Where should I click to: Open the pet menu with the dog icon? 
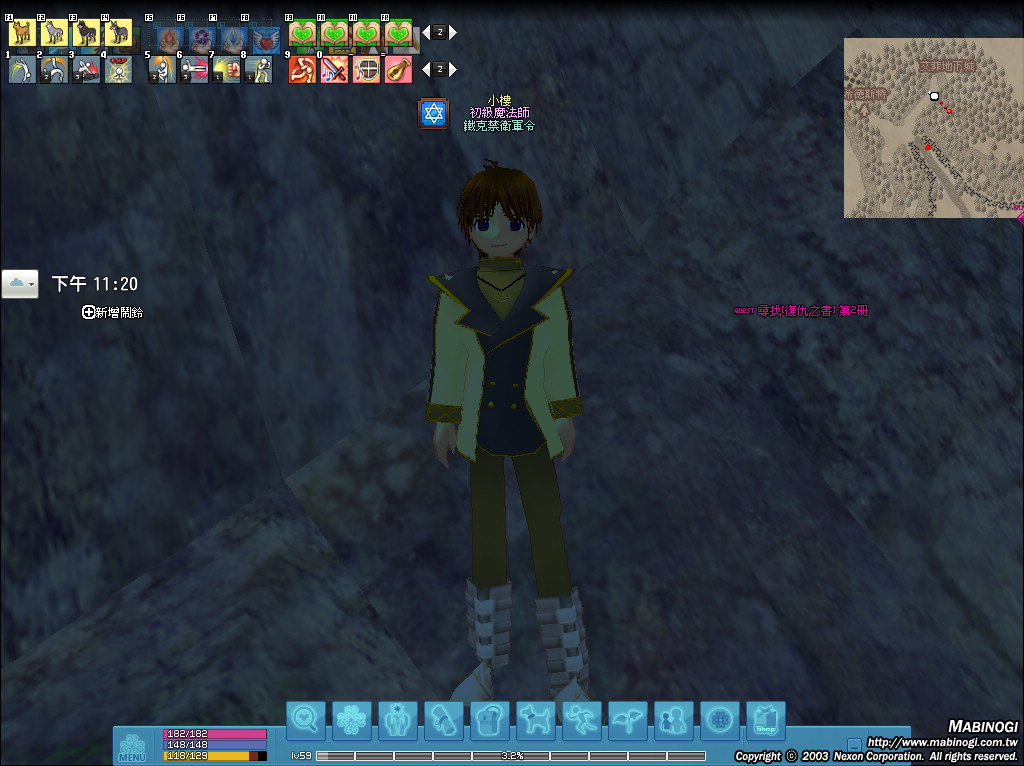click(x=536, y=720)
